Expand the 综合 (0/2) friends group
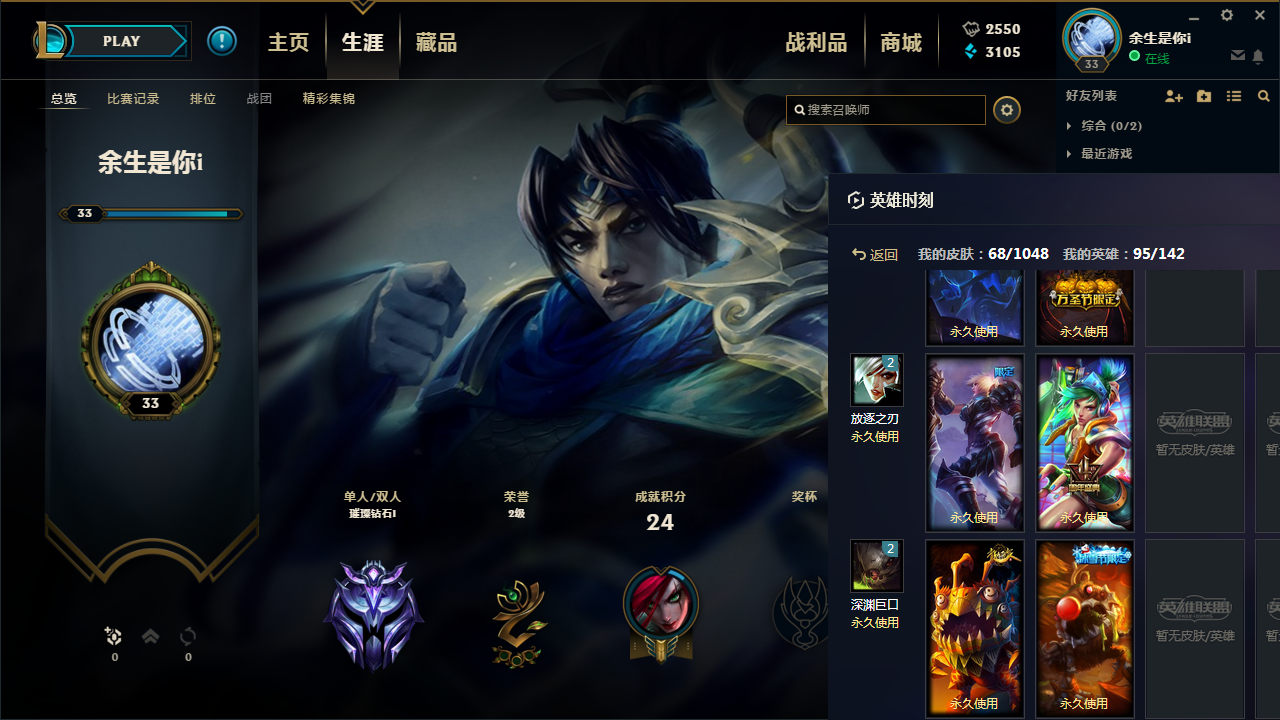 1114,126
